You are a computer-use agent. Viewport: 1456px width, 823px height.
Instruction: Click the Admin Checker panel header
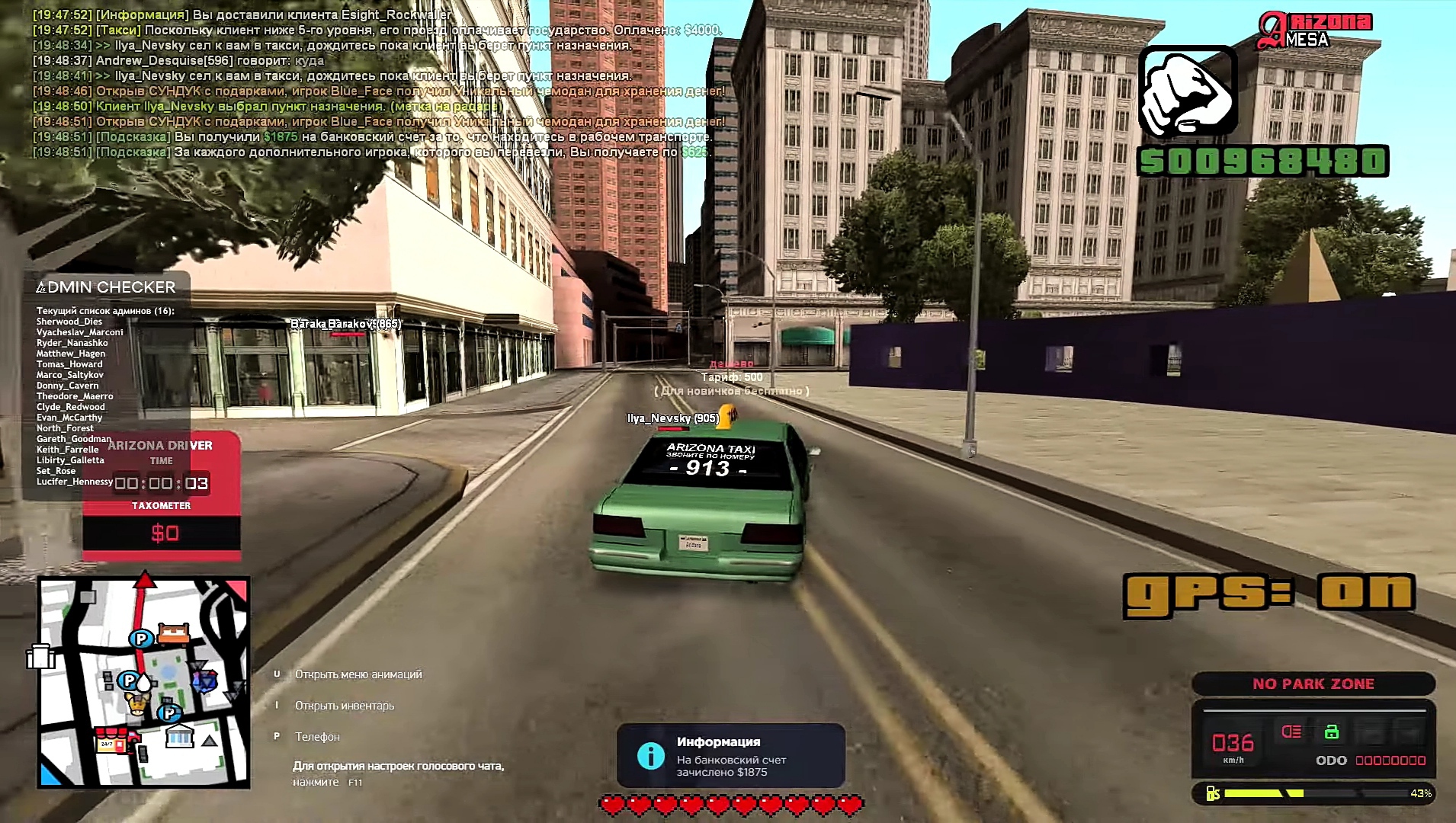(106, 287)
